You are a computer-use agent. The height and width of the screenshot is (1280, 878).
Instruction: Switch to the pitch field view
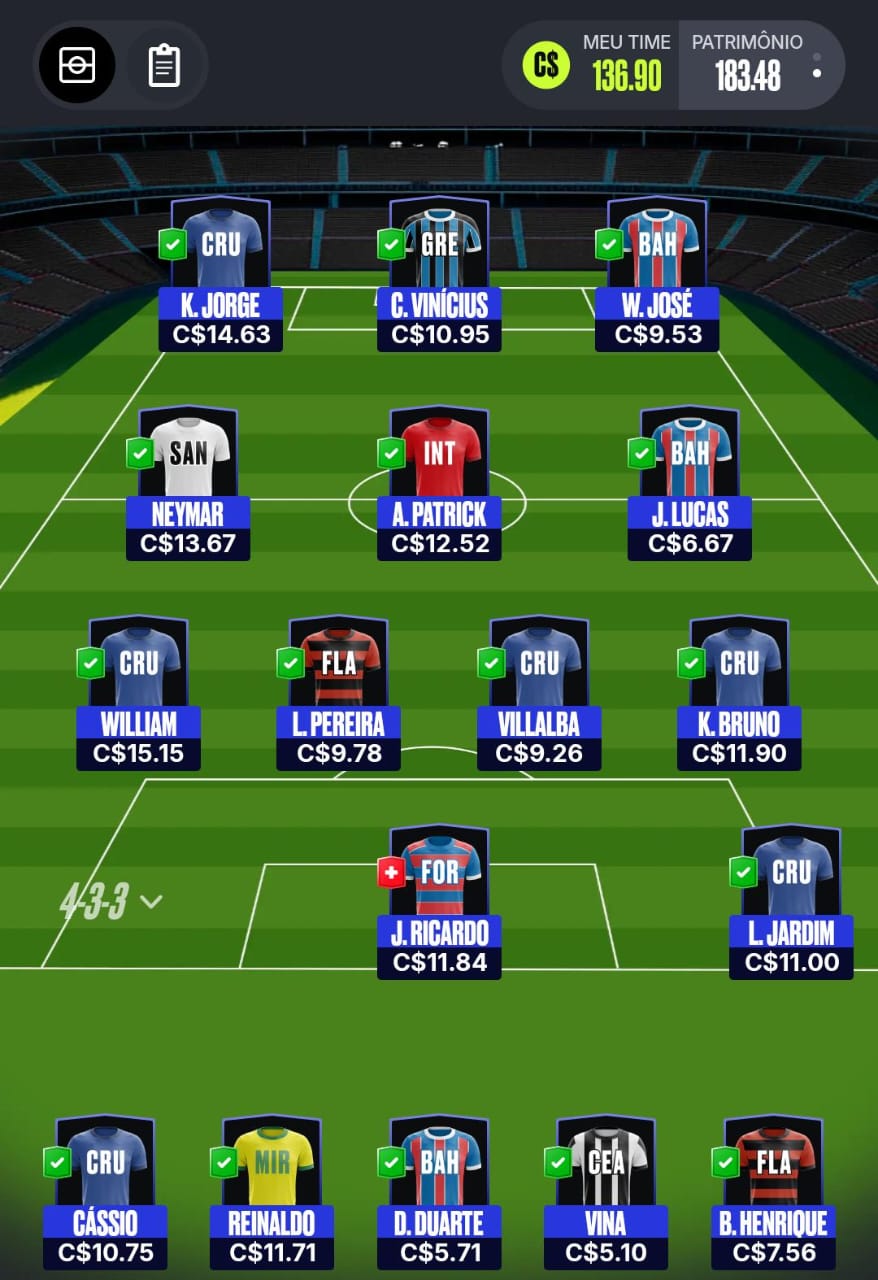pyautogui.click(x=77, y=65)
